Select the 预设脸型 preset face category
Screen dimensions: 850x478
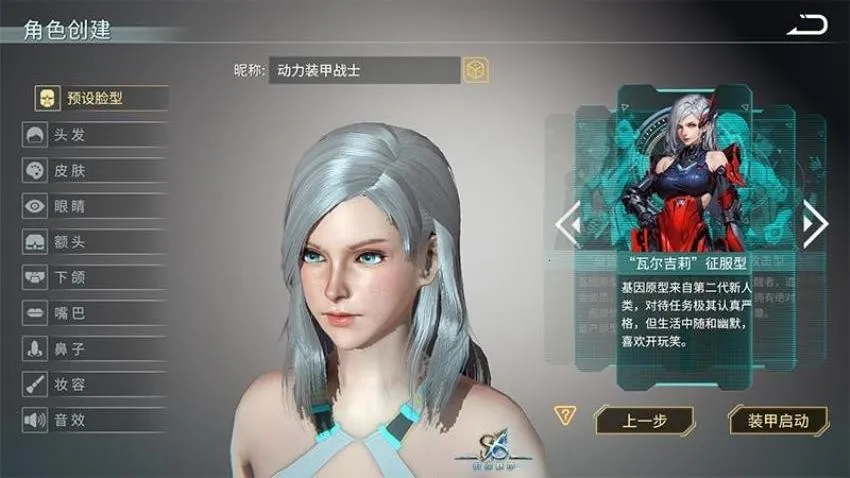coord(97,98)
